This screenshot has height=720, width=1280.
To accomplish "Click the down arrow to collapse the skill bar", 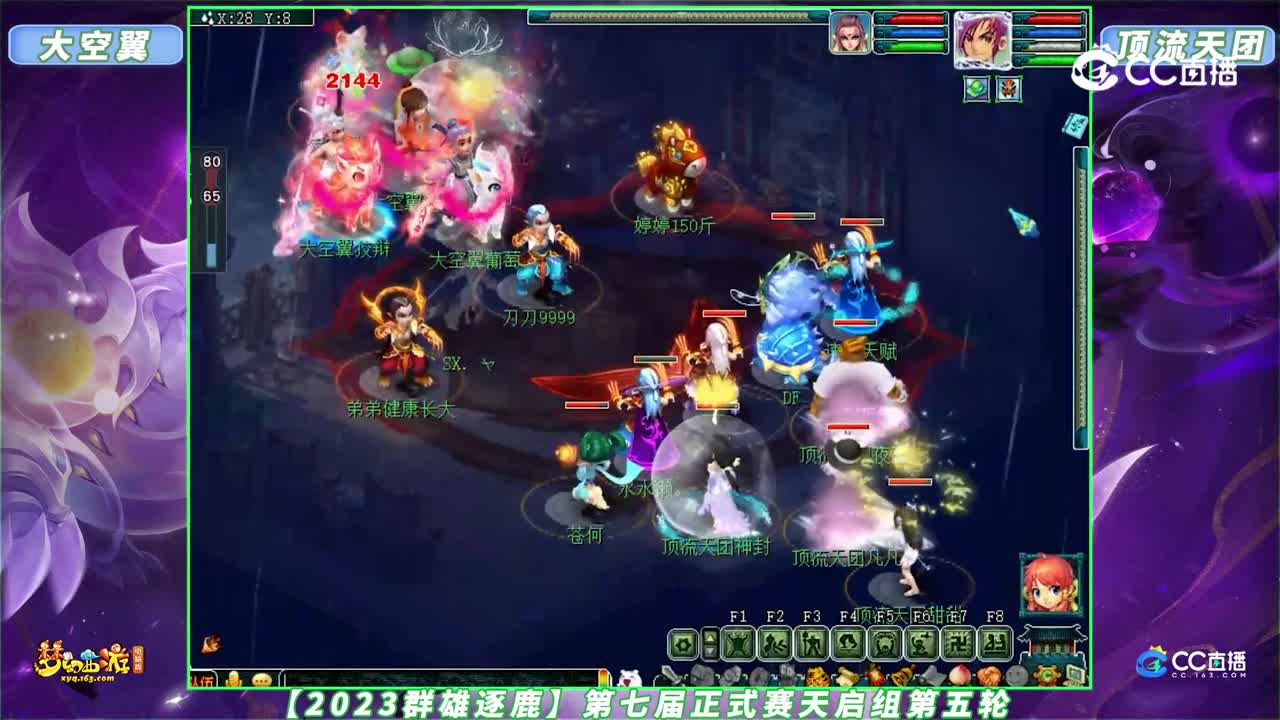I will tap(711, 651).
